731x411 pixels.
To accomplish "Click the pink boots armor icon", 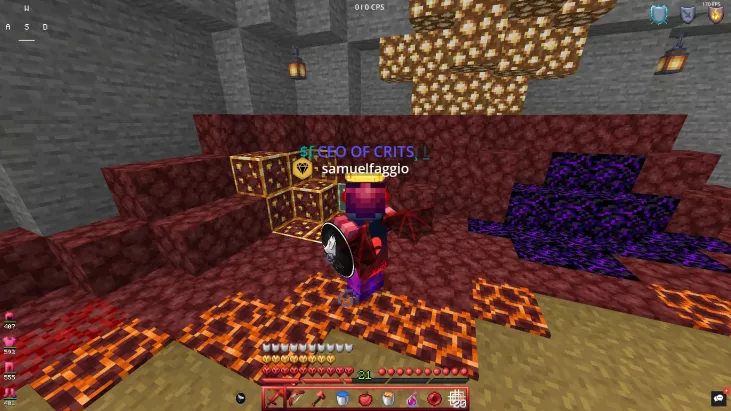I will [10, 391].
